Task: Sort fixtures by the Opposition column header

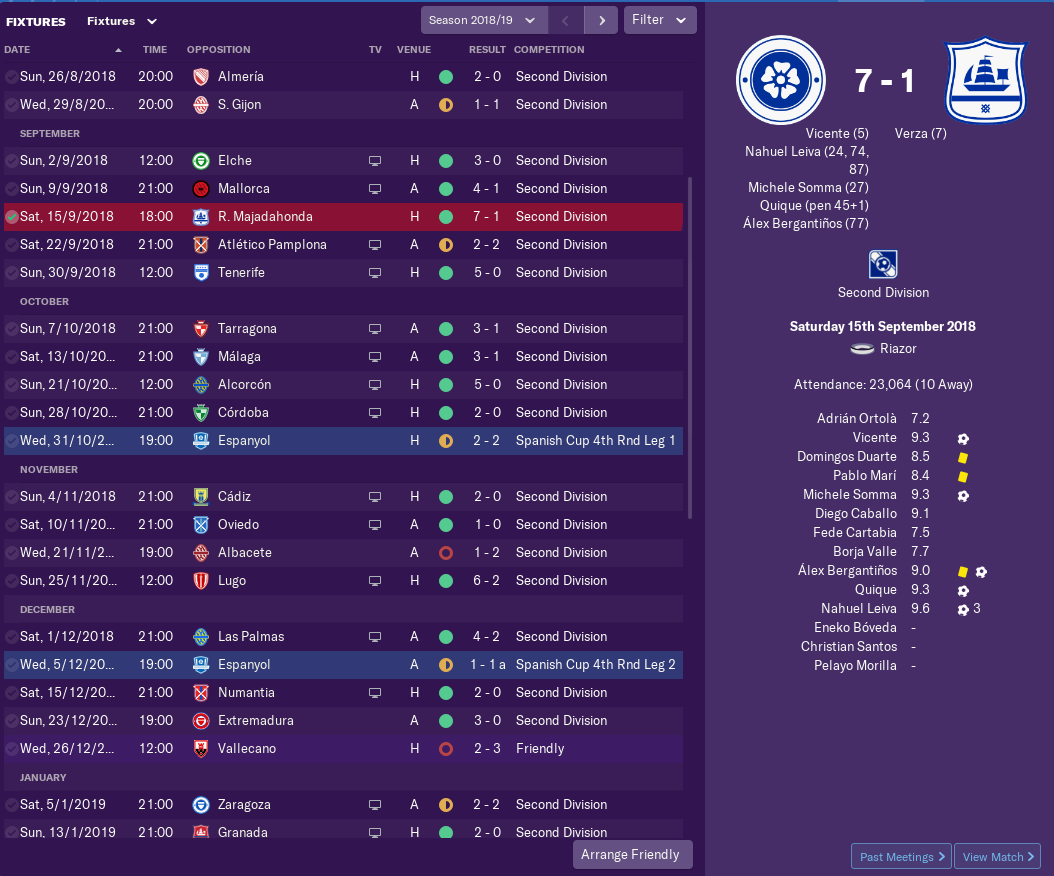Action: point(218,49)
